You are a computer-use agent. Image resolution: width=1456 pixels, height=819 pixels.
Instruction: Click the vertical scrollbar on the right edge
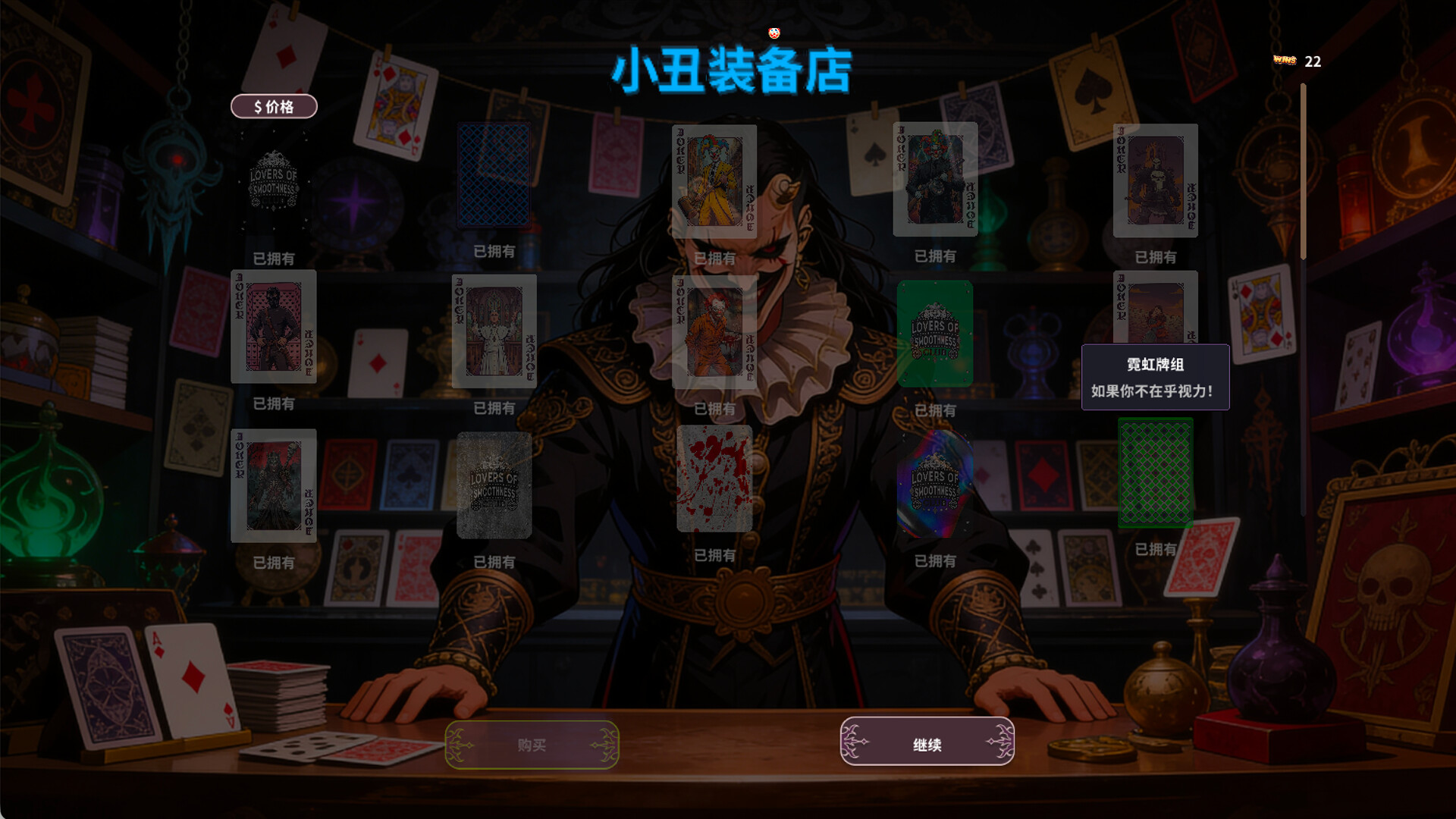[1304, 167]
